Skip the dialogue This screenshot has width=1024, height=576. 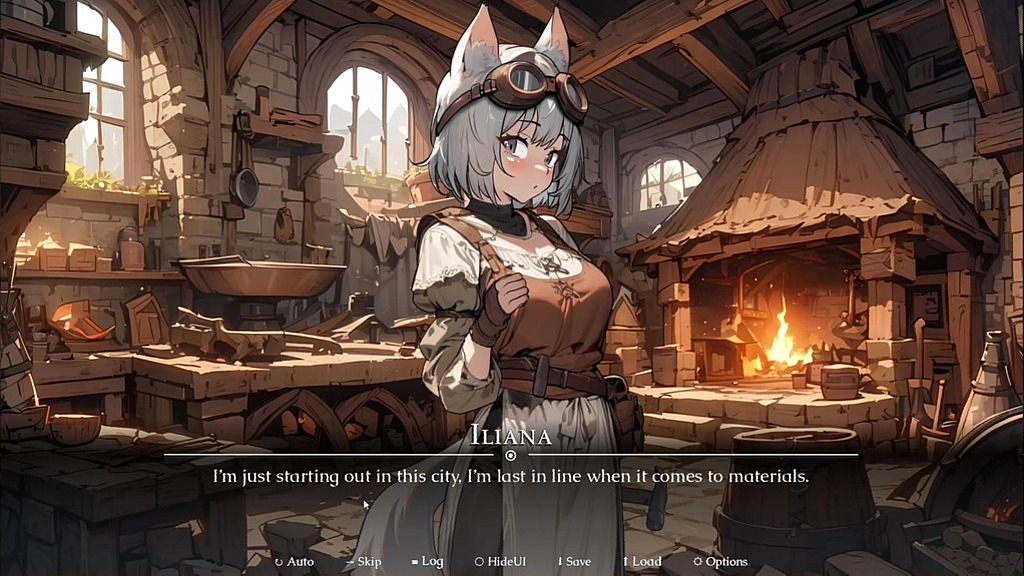pyautogui.click(x=364, y=562)
